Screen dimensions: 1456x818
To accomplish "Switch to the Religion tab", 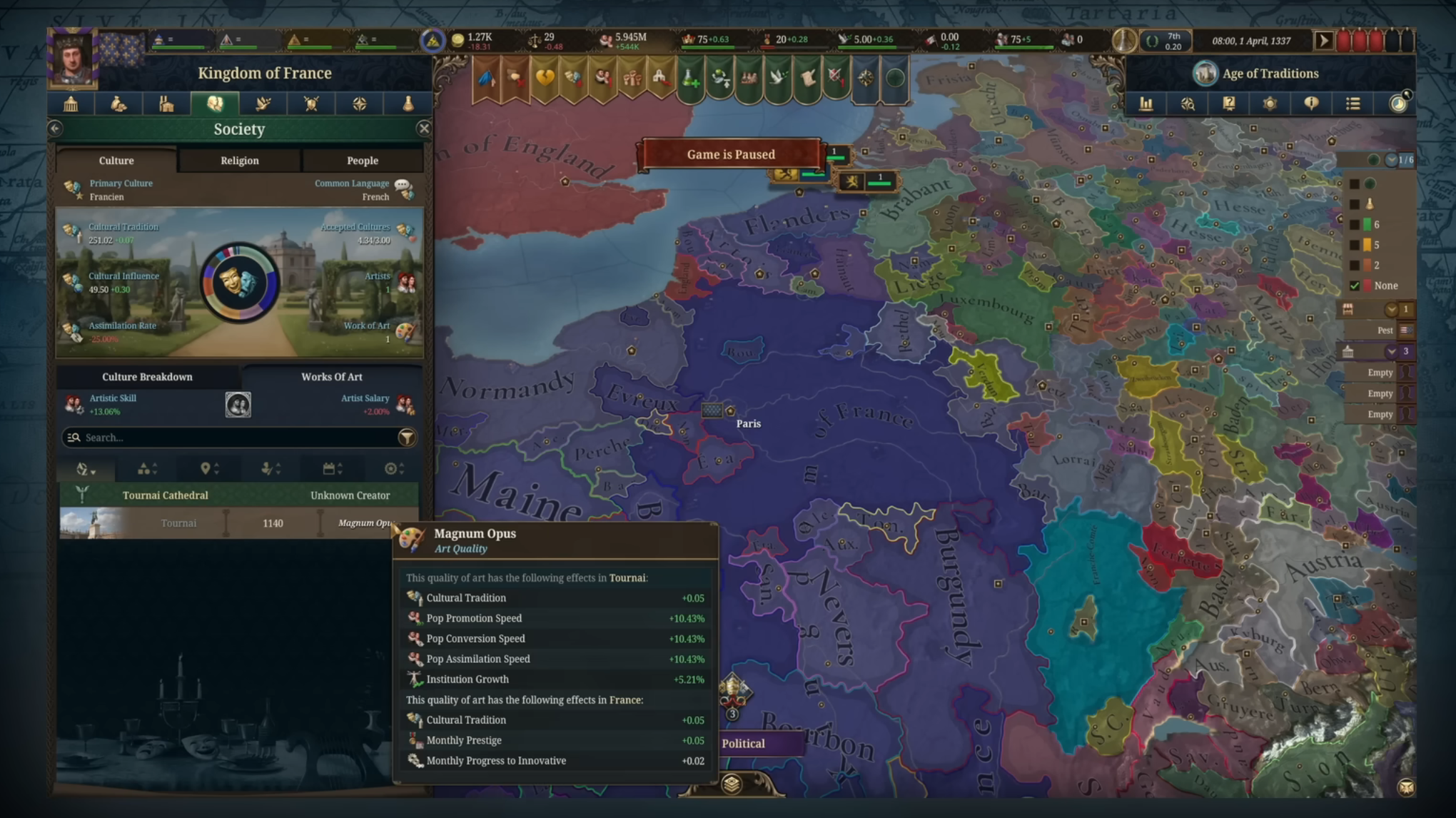I will (x=238, y=160).
